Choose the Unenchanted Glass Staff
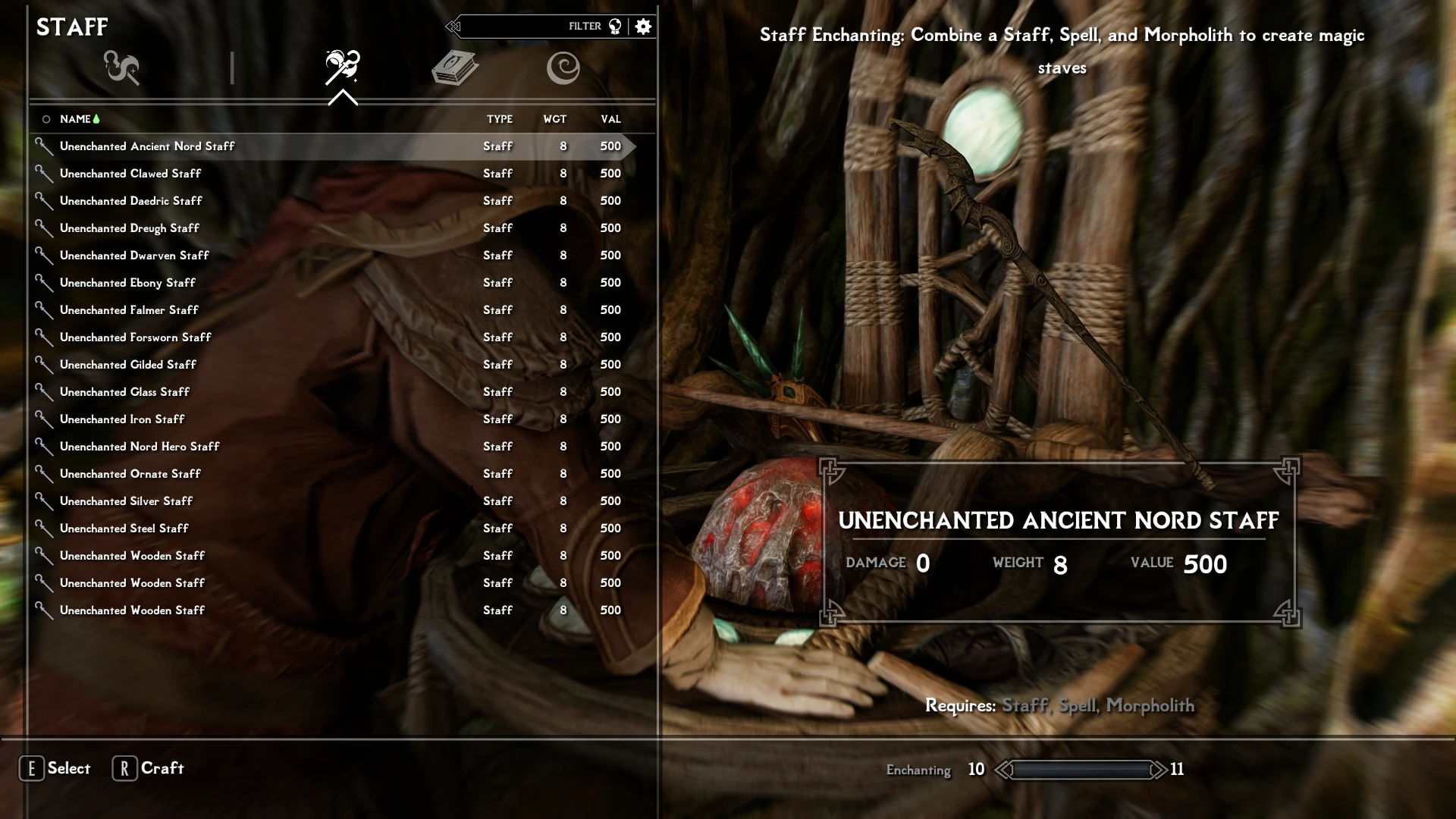The height and width of the screenshot is (819, 1456). coord(125,392)
